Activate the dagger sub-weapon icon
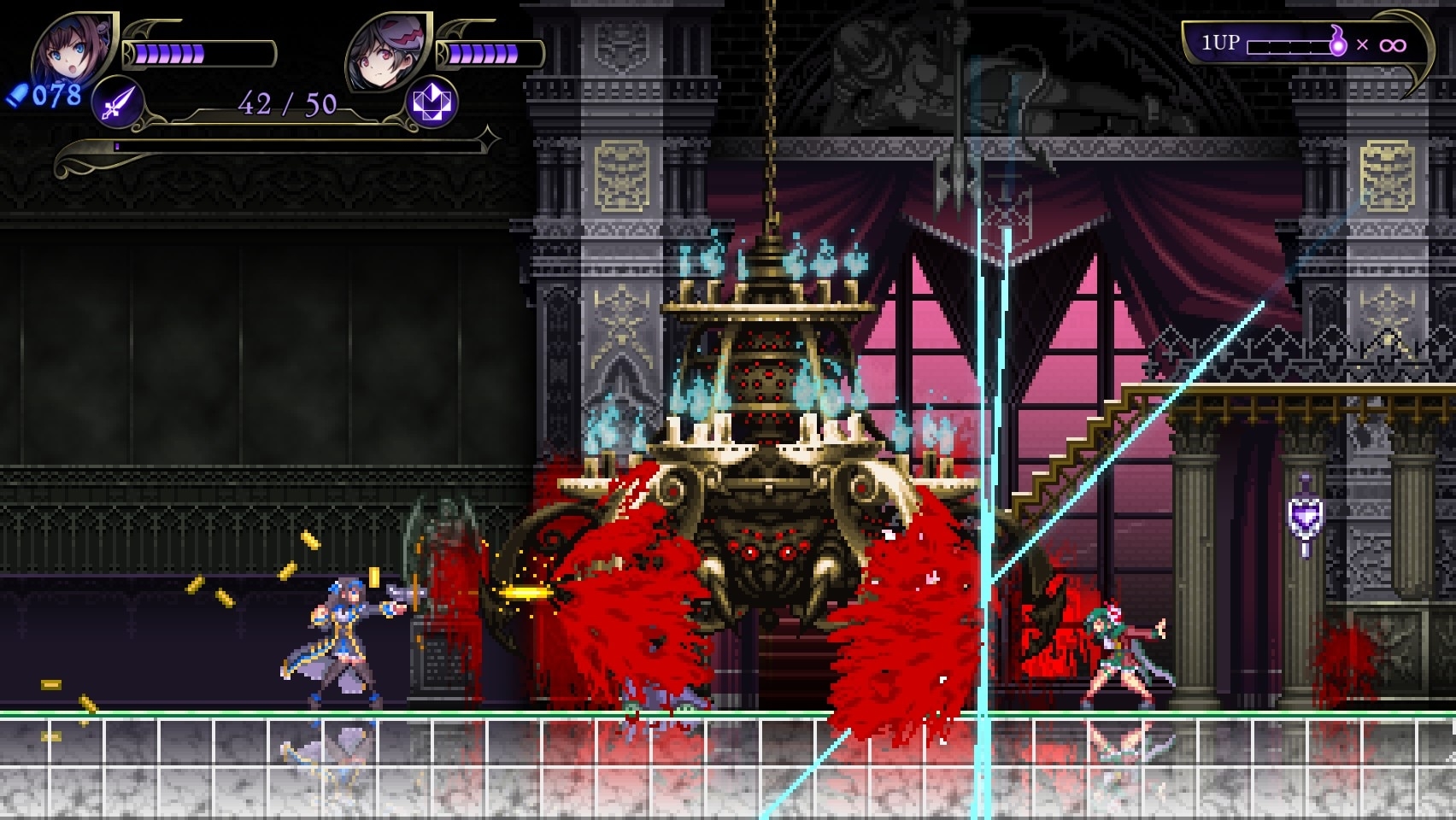 tap(116, 103)
